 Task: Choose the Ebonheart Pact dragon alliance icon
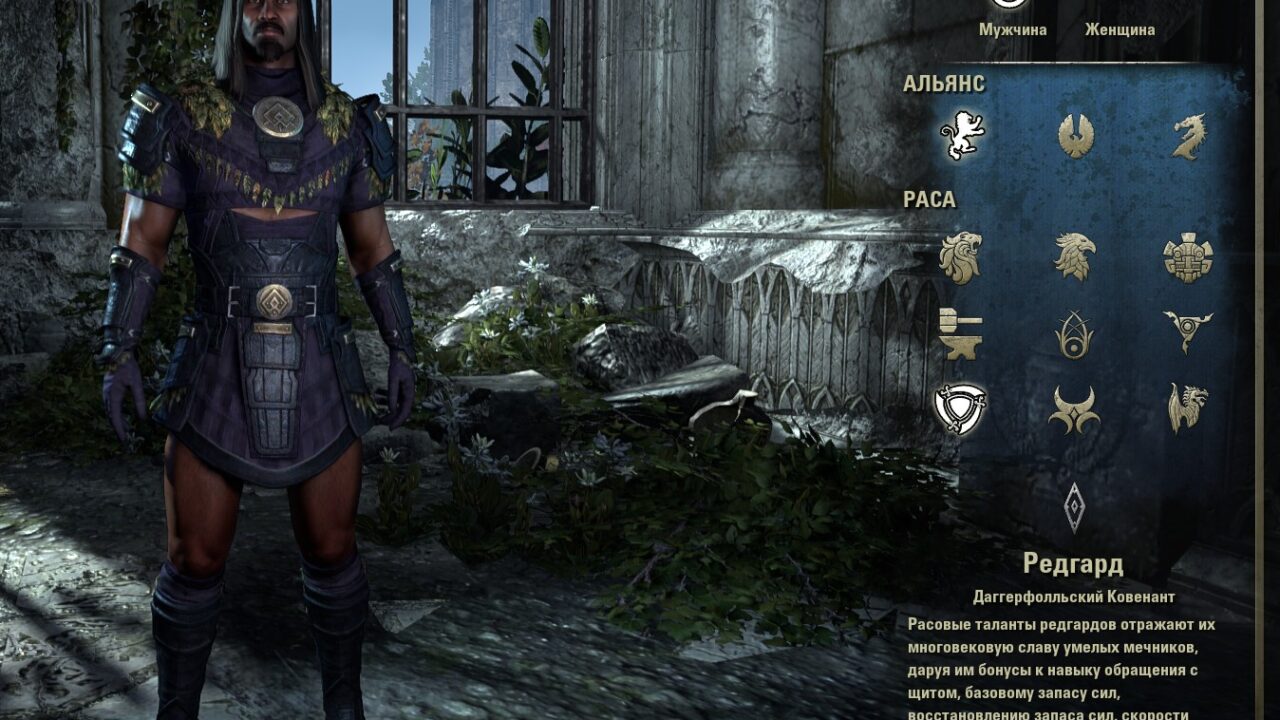click(1189, 136)
